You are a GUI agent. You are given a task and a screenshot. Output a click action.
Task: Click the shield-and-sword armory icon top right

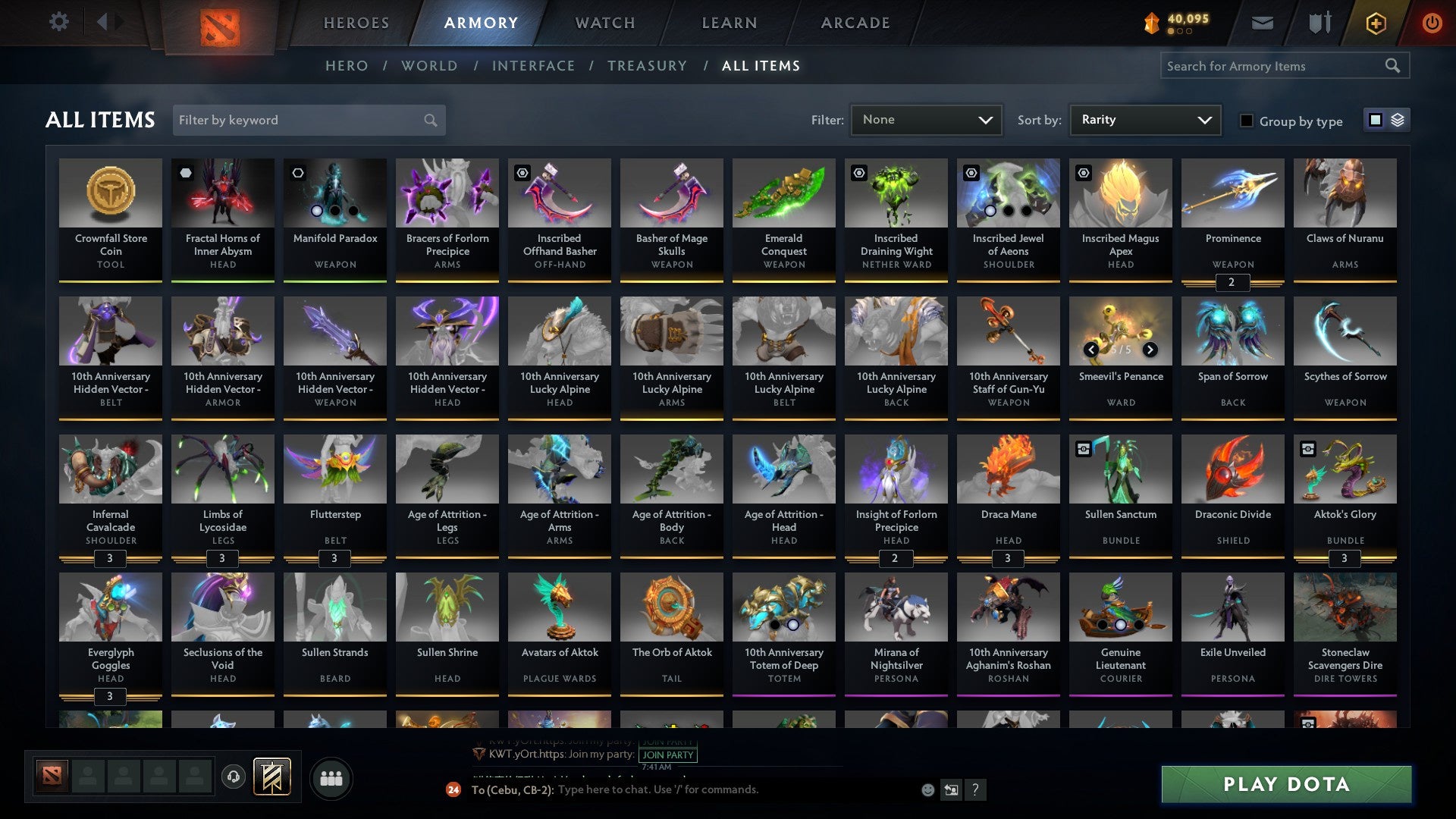[x=1319, y=23]
